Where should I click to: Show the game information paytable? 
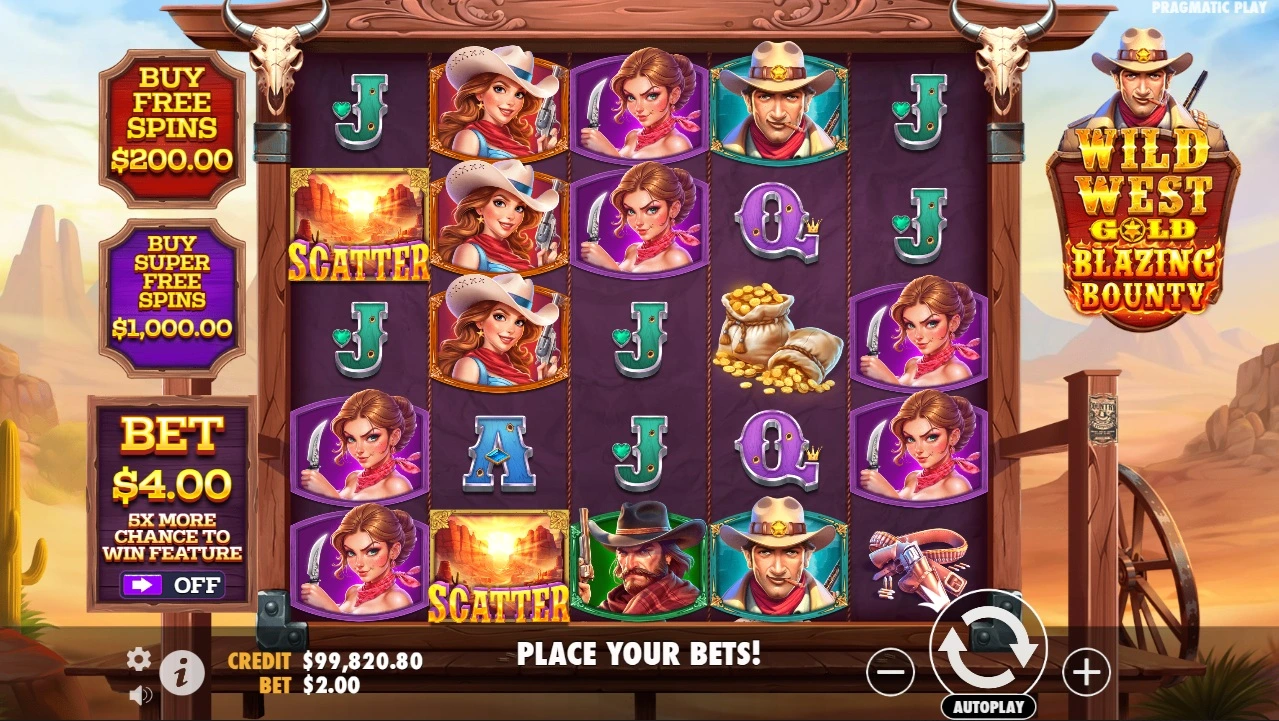coord(182,674)
